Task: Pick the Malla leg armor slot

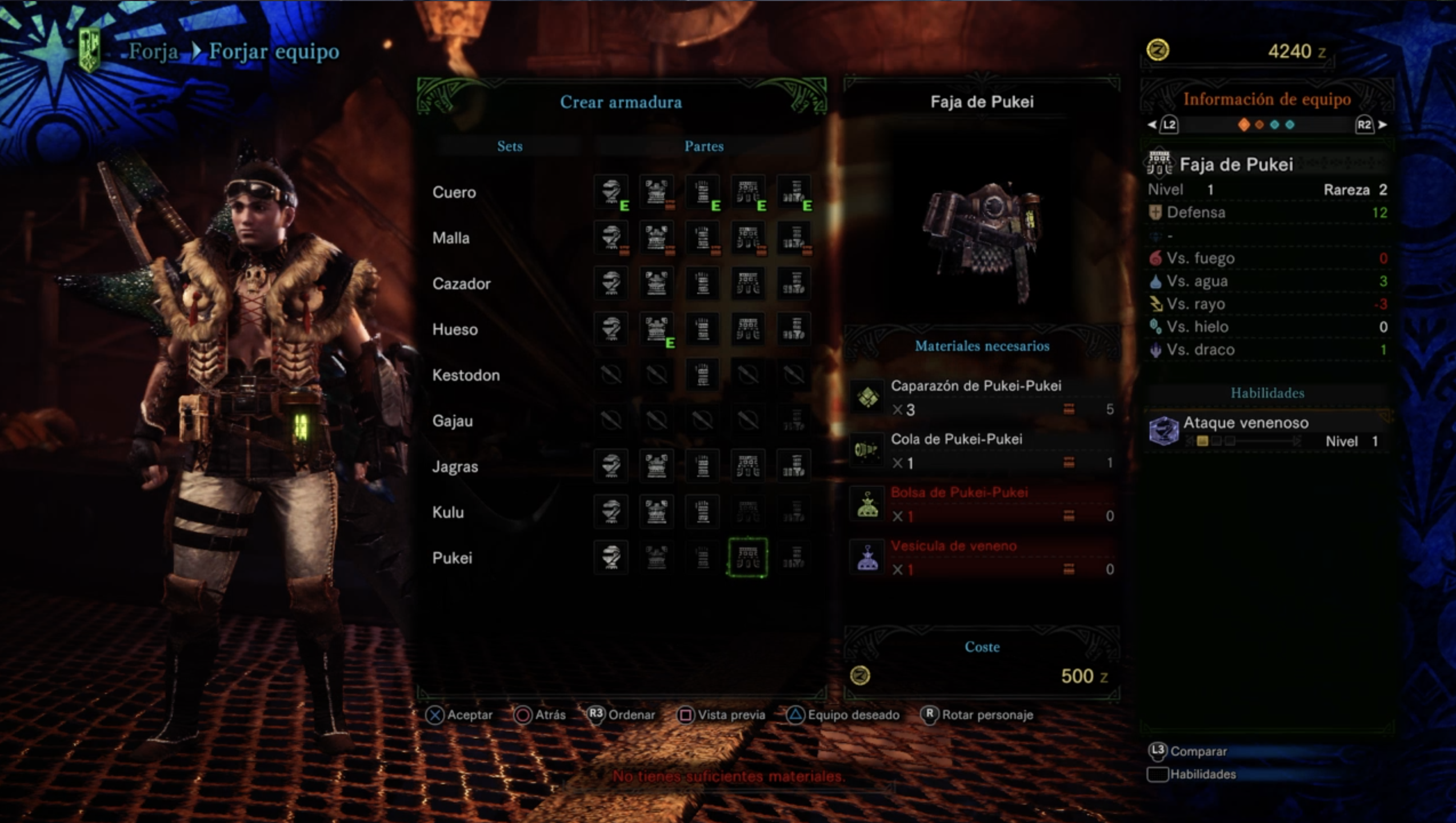Action: click(794, 238)
